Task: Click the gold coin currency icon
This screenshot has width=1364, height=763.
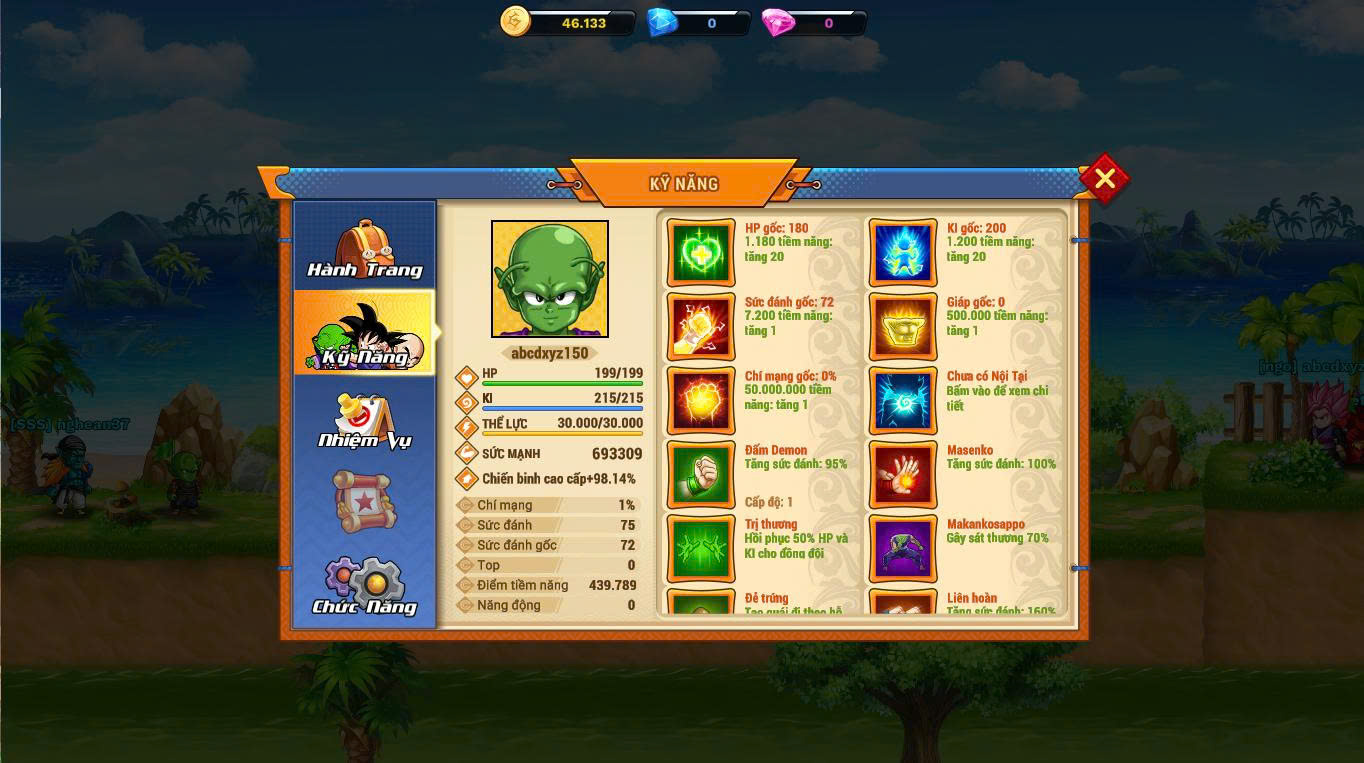Action: point(515,21)
